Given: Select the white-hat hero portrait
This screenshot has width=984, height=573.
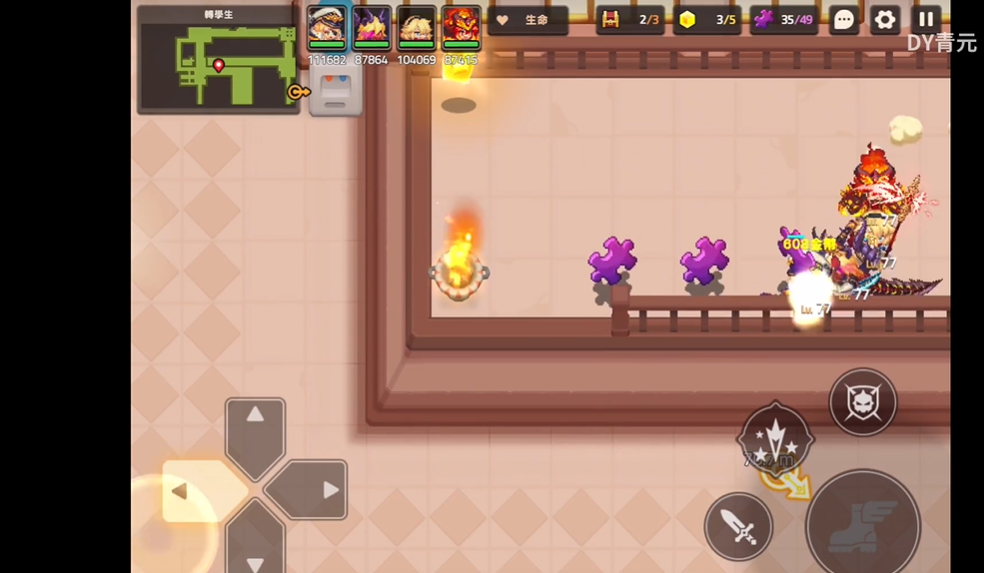Looking at the screenshot, I should pyautogui.click(x=327, y=27).
